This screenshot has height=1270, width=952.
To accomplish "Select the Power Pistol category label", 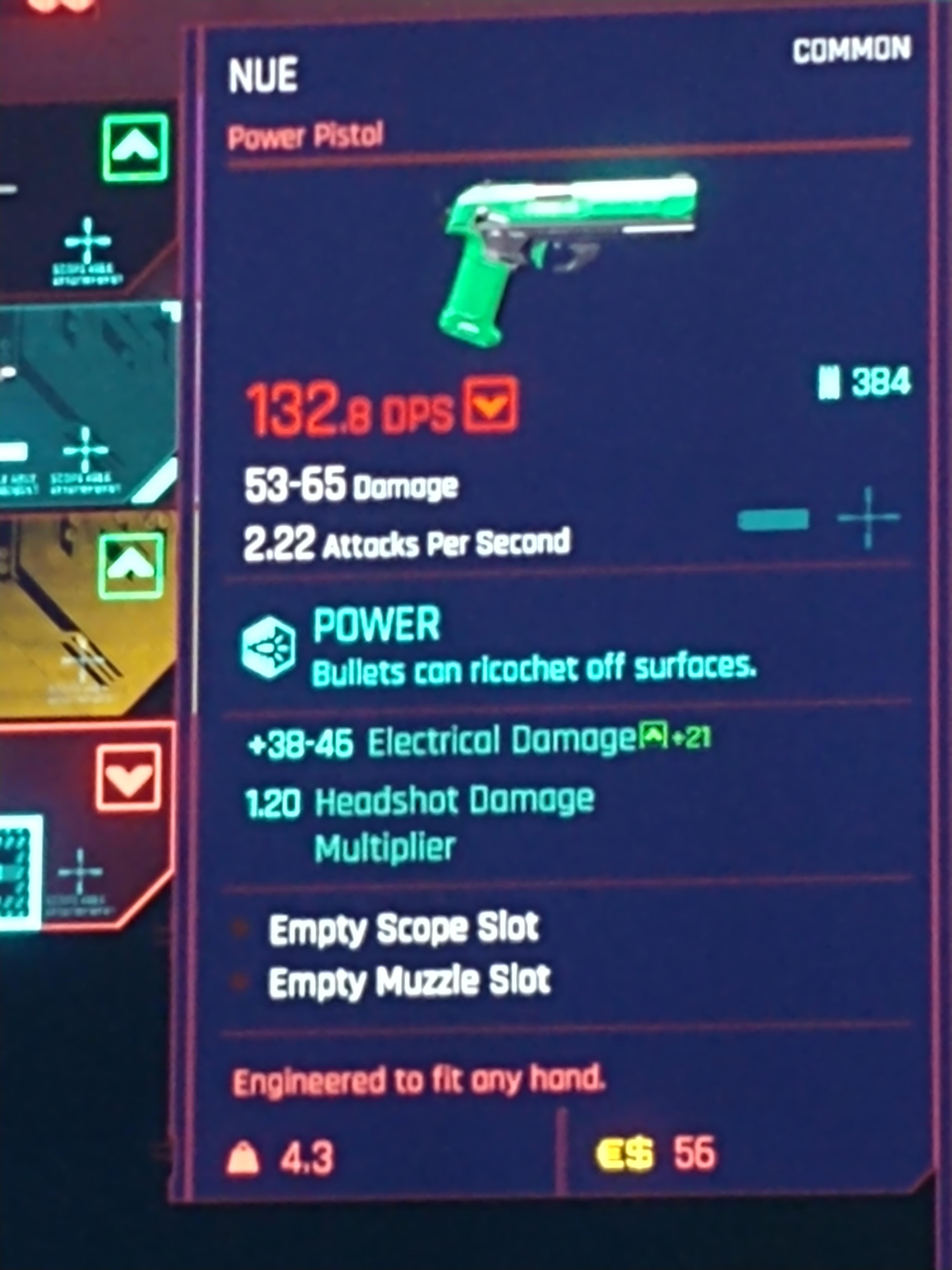I will pyautogui.click(x=305, y=133).
